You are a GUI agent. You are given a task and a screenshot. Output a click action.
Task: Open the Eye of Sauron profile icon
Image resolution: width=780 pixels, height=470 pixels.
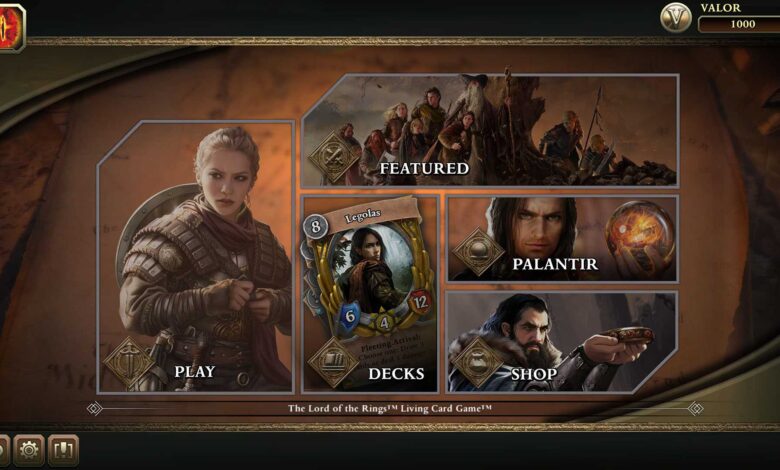pos(10,26)
